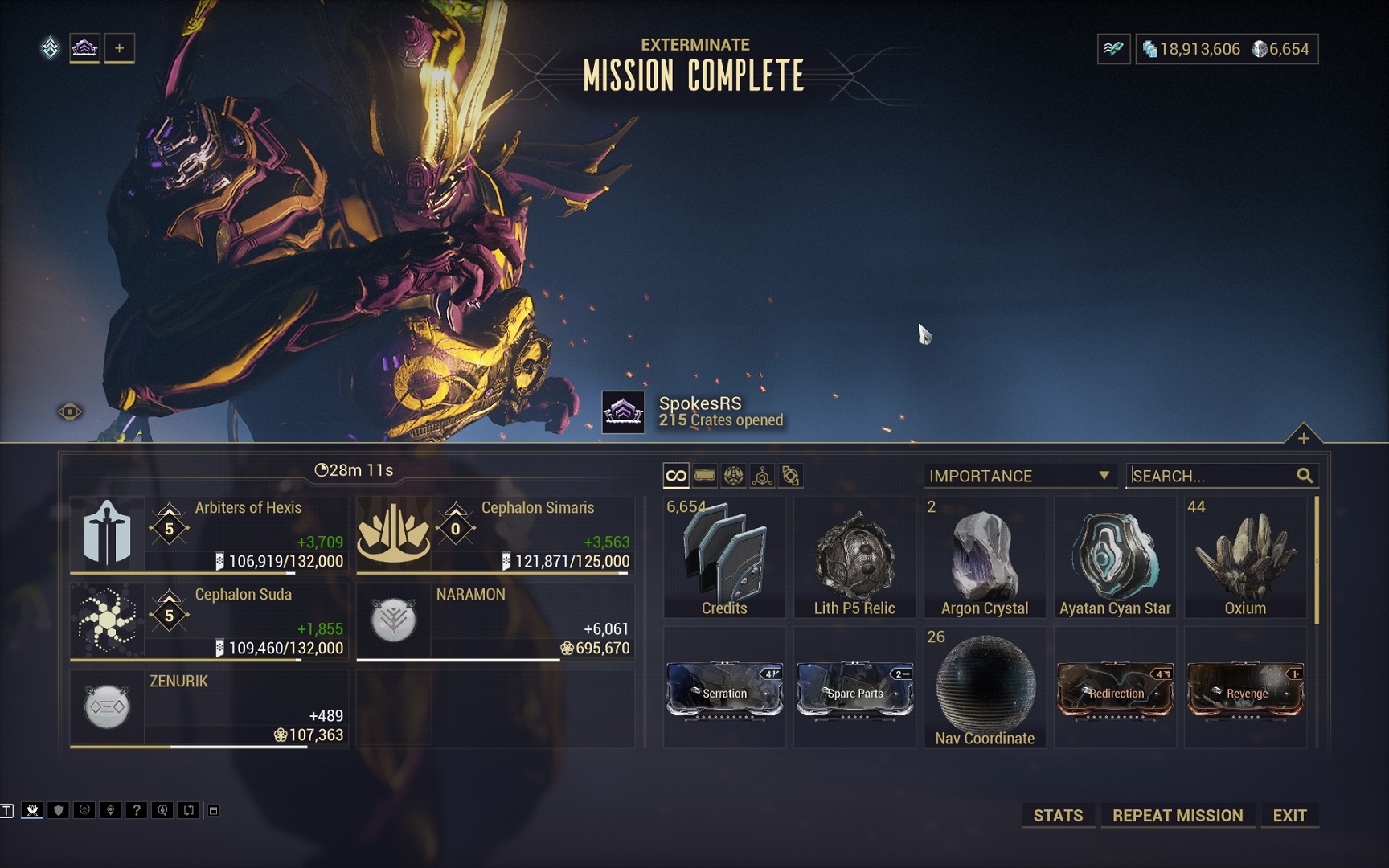Select the Nav Coordinate reward
The height and width of the screenshot is (868, 1389).
985,689
